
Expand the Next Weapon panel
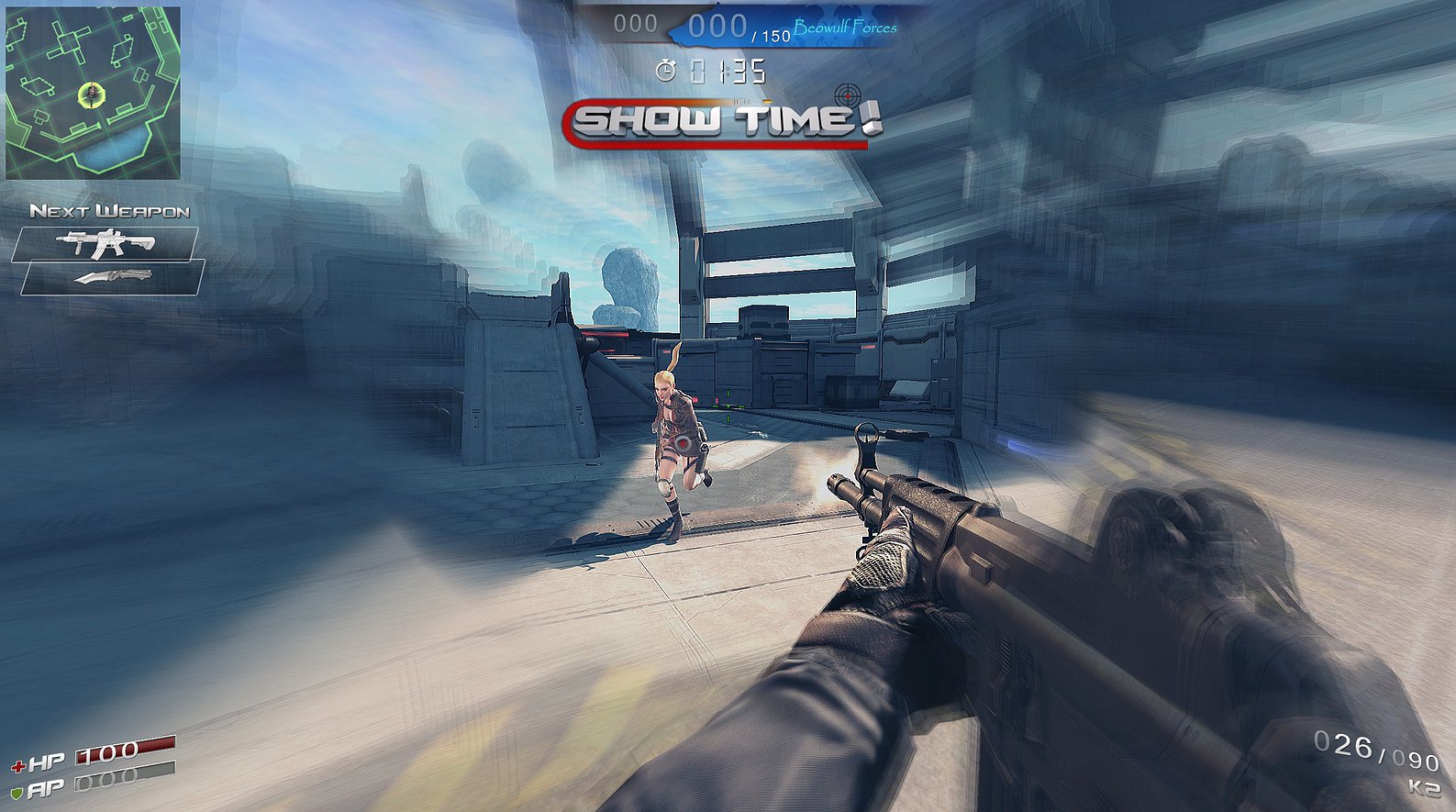pyautogui.click(x=110, y=212)
